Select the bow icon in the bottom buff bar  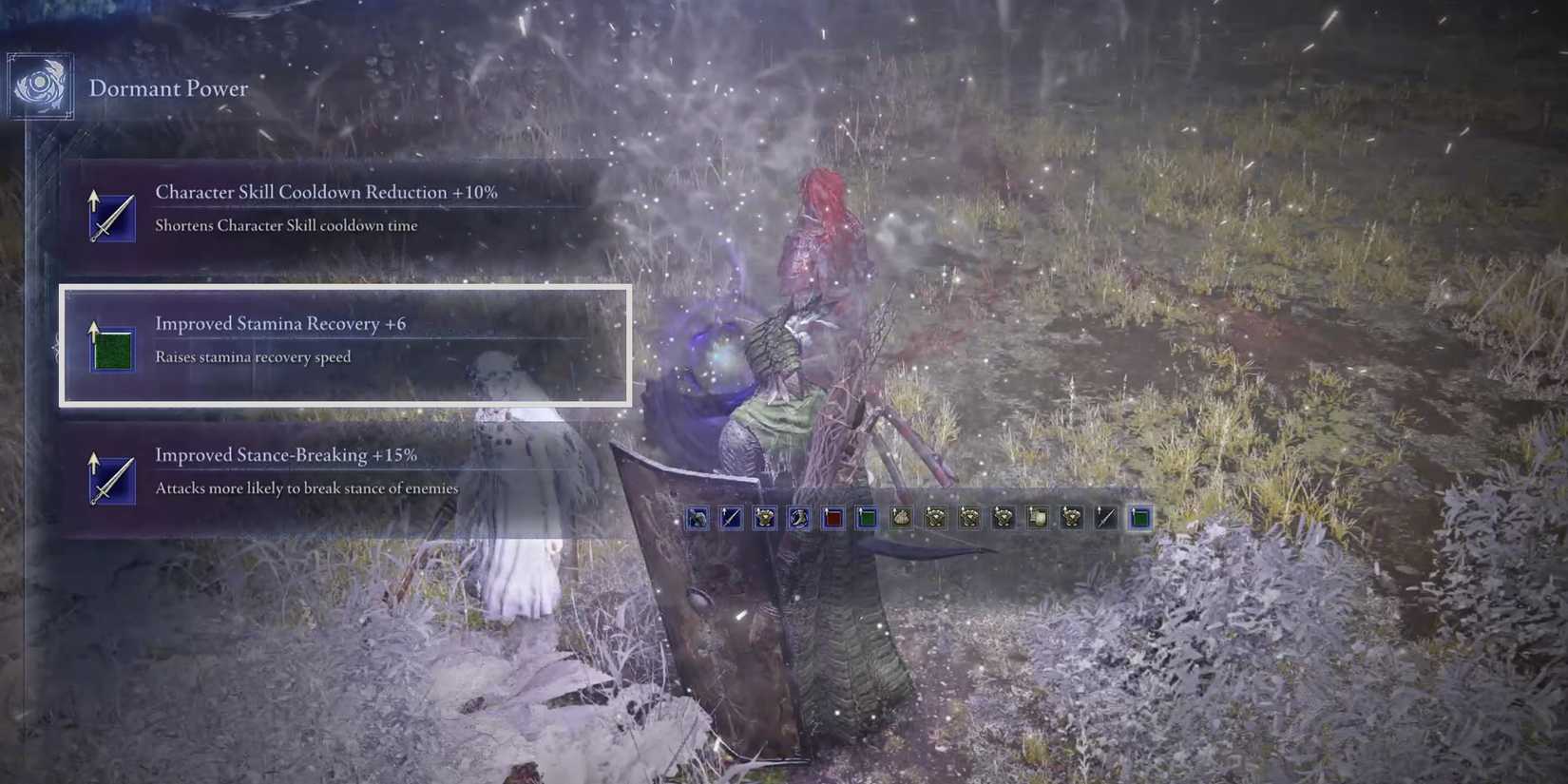click(x=698, y=518)
